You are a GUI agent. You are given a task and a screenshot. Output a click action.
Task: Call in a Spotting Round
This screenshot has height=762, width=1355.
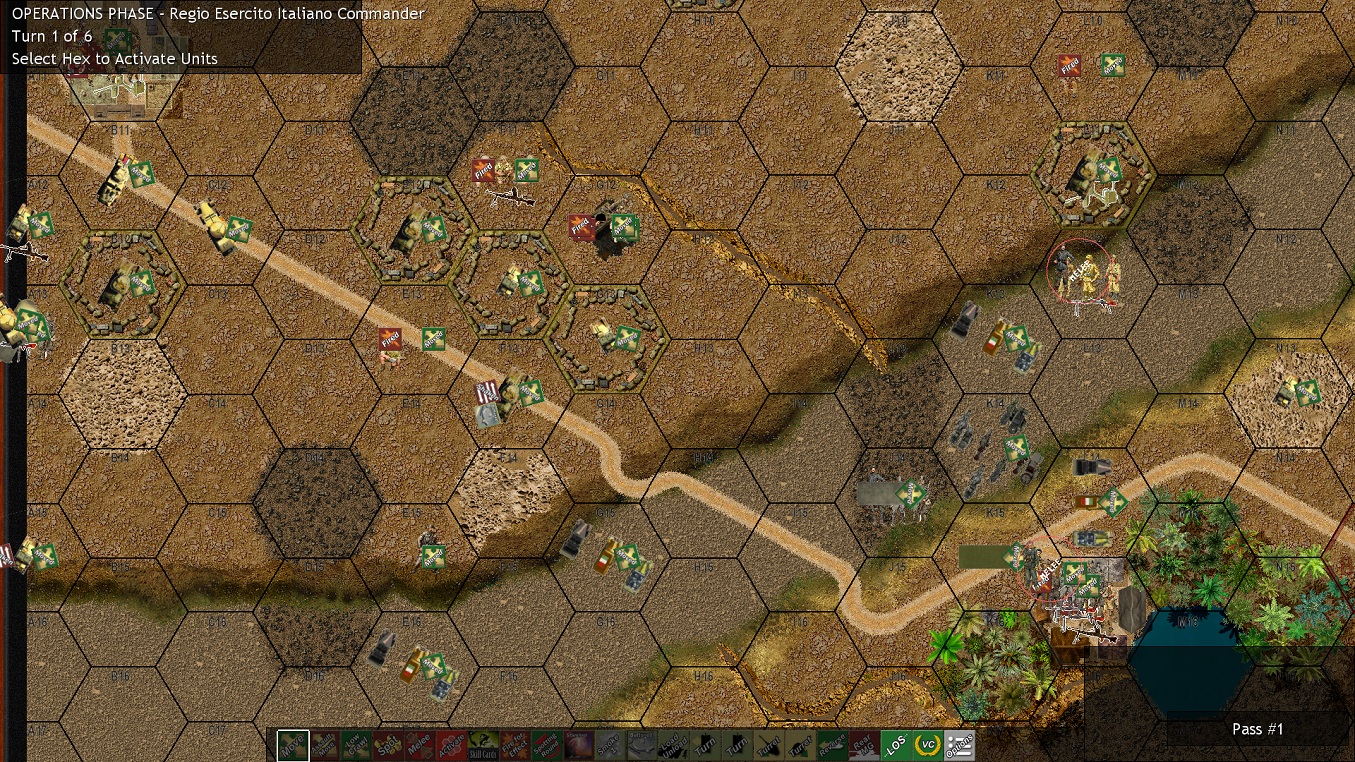coord(546,746)
